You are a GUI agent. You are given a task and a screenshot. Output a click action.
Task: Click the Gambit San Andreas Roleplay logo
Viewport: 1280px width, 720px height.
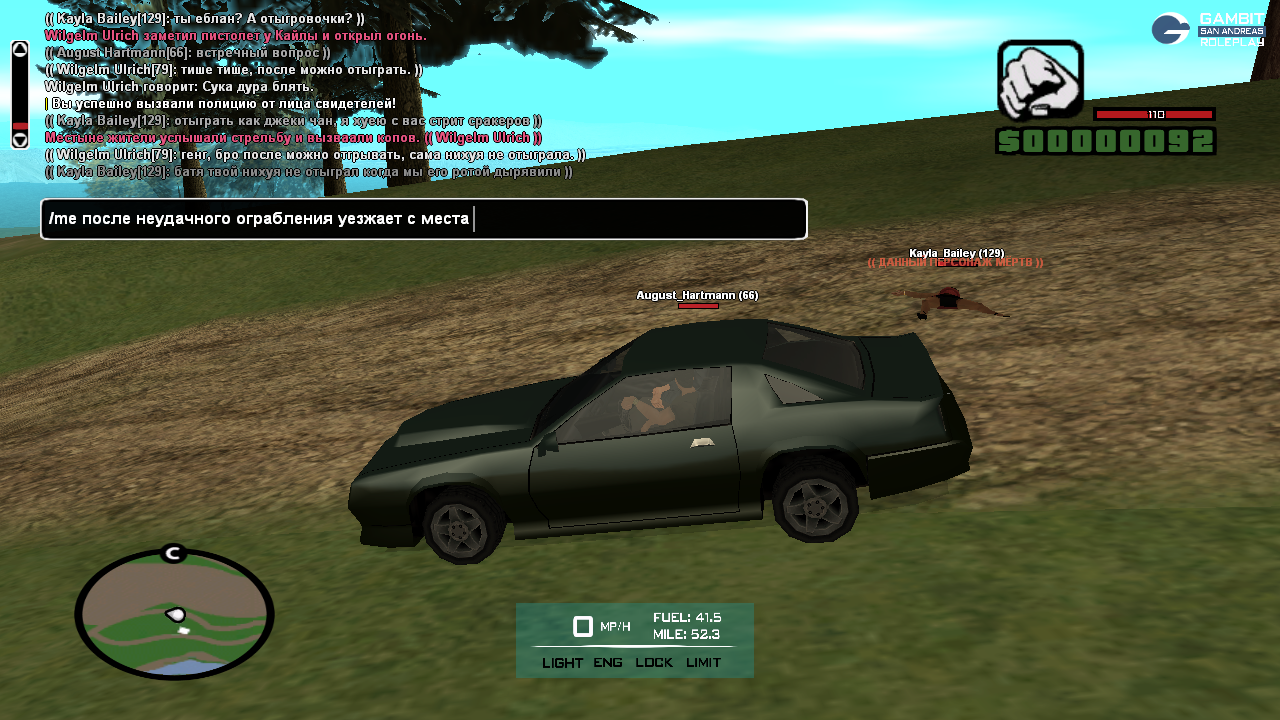coord(1207,29)
